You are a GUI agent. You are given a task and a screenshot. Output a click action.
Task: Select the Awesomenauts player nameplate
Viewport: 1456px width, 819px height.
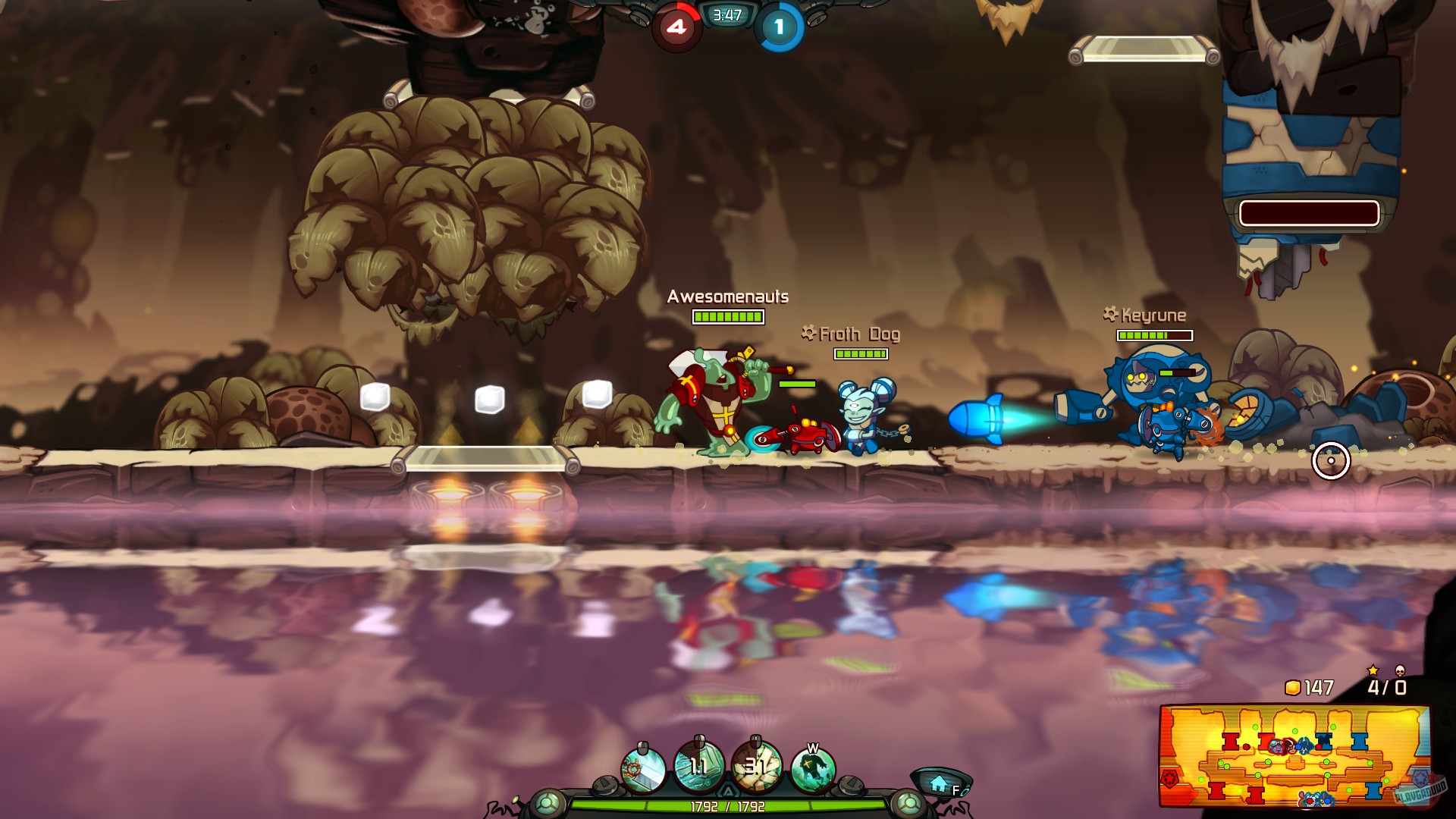(x=727, y=297)
